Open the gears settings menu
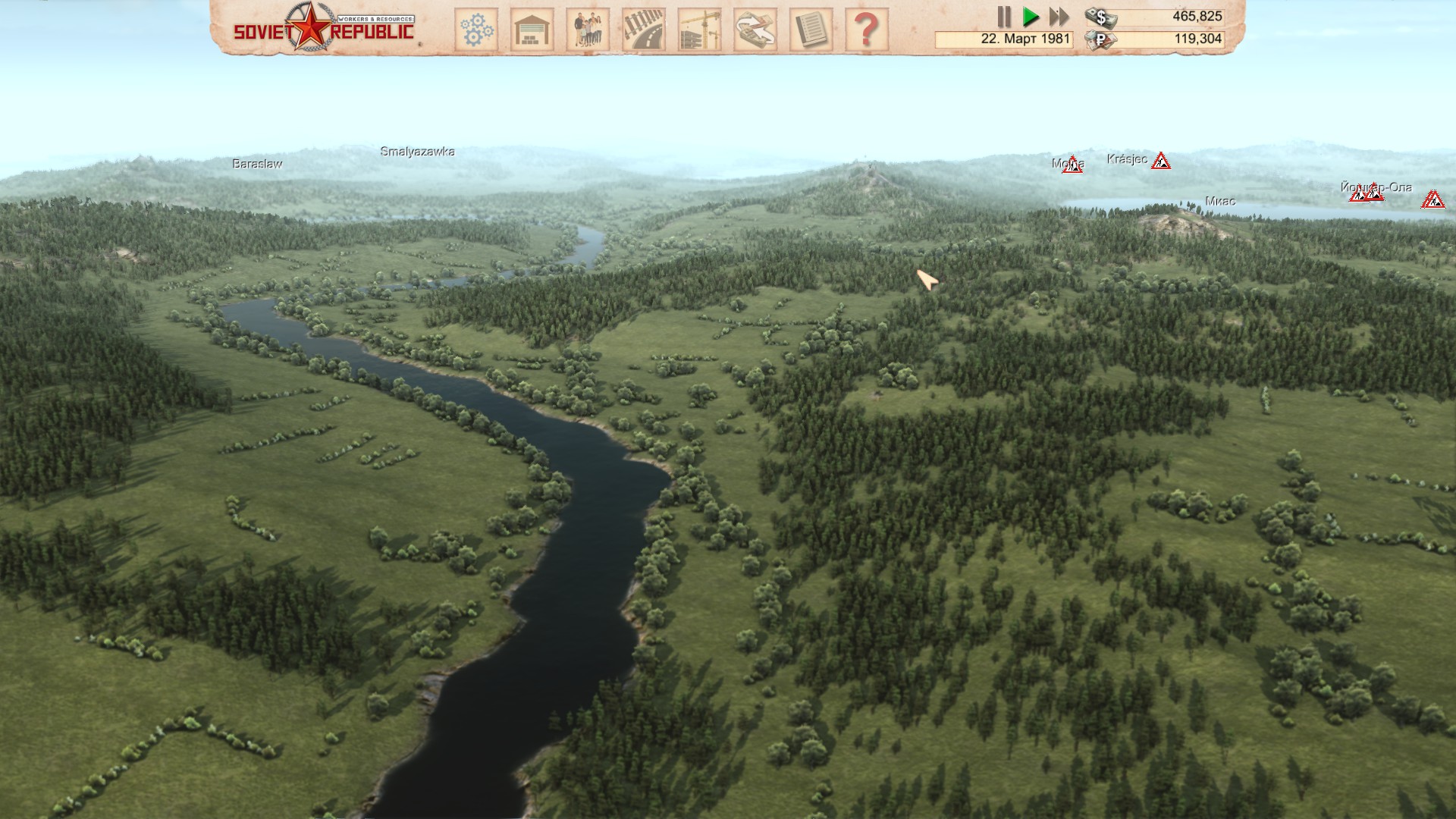 476,30
